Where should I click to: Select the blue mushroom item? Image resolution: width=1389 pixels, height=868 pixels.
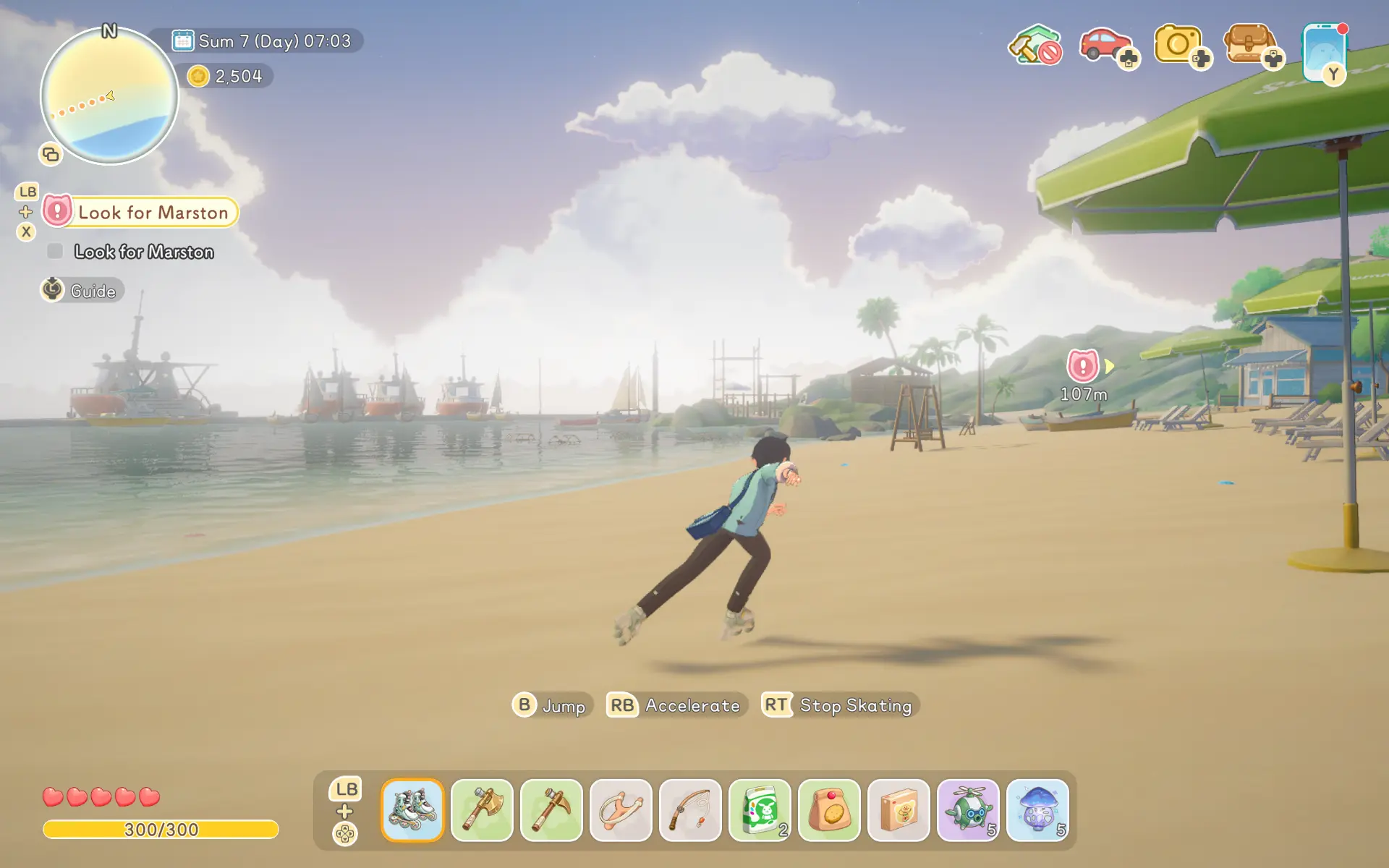click(x=1038, y=812)
